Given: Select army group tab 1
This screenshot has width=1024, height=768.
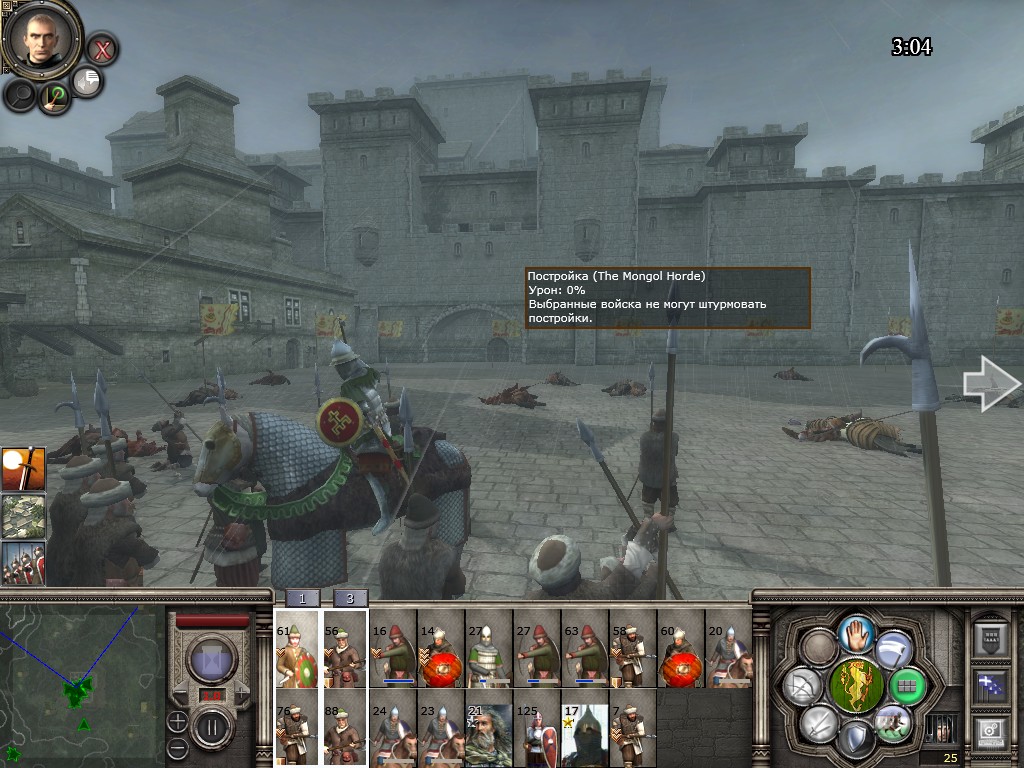Looking at the screenshot, I should 302,598.
